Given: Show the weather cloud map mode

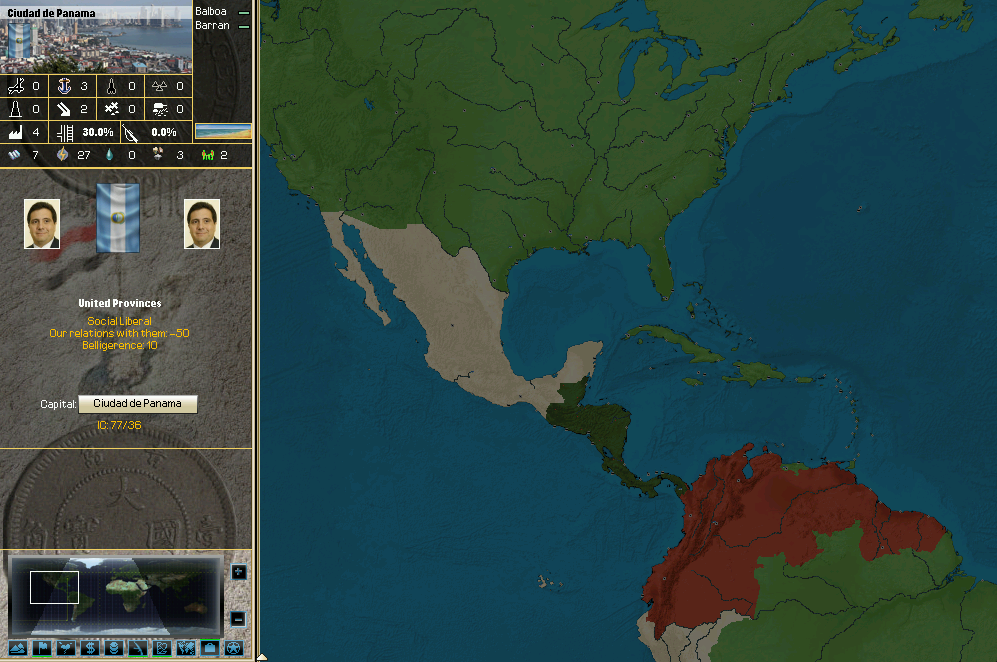Looking at the screenshot, I should [x=66, y=648].
